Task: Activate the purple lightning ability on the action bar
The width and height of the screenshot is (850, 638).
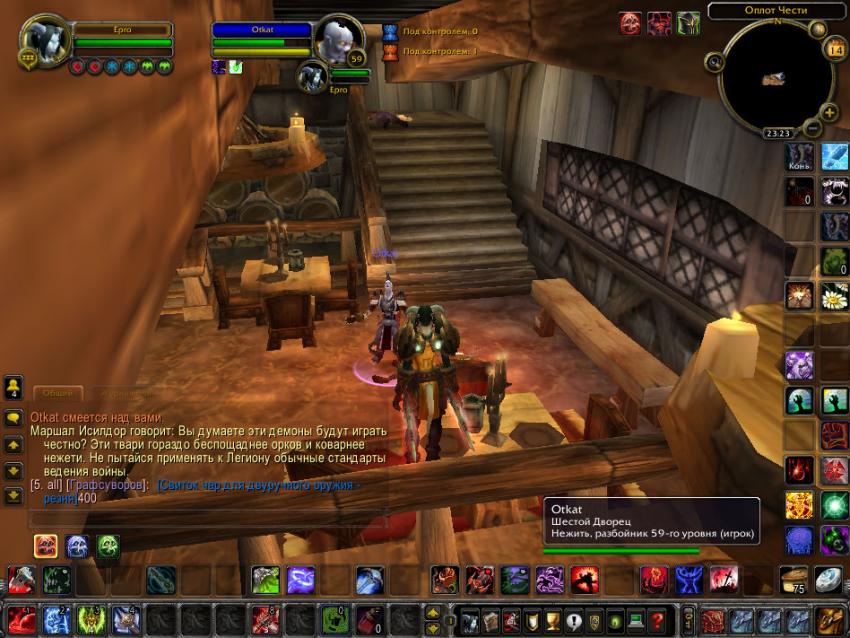Action: [301, 579]
